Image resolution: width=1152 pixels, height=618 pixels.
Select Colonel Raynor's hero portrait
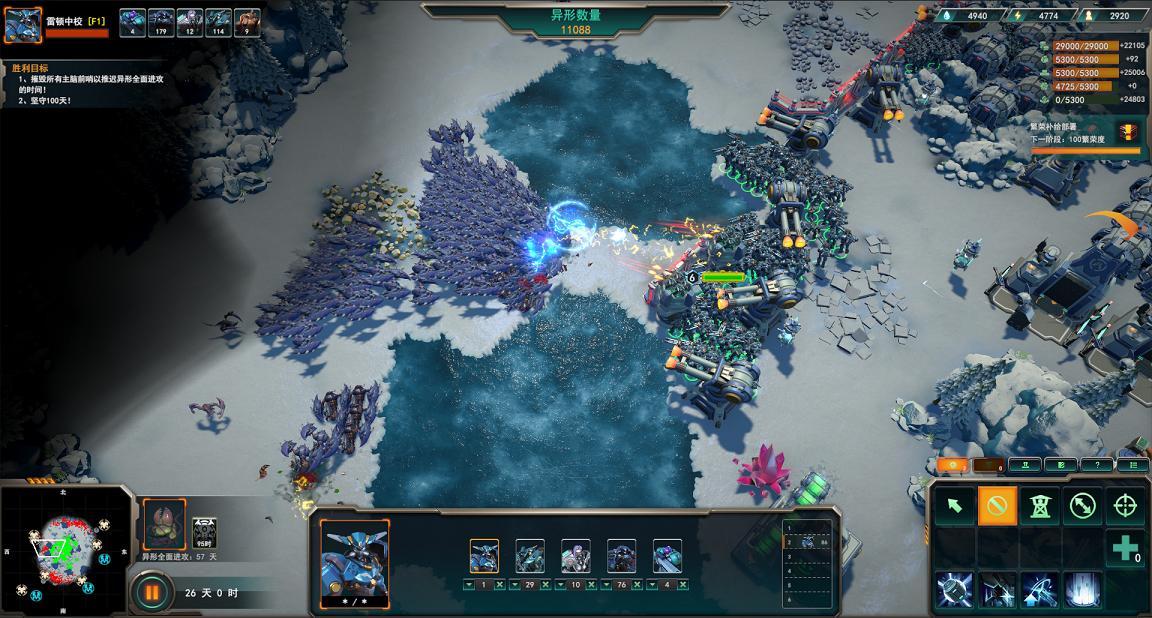coord(23,25)
